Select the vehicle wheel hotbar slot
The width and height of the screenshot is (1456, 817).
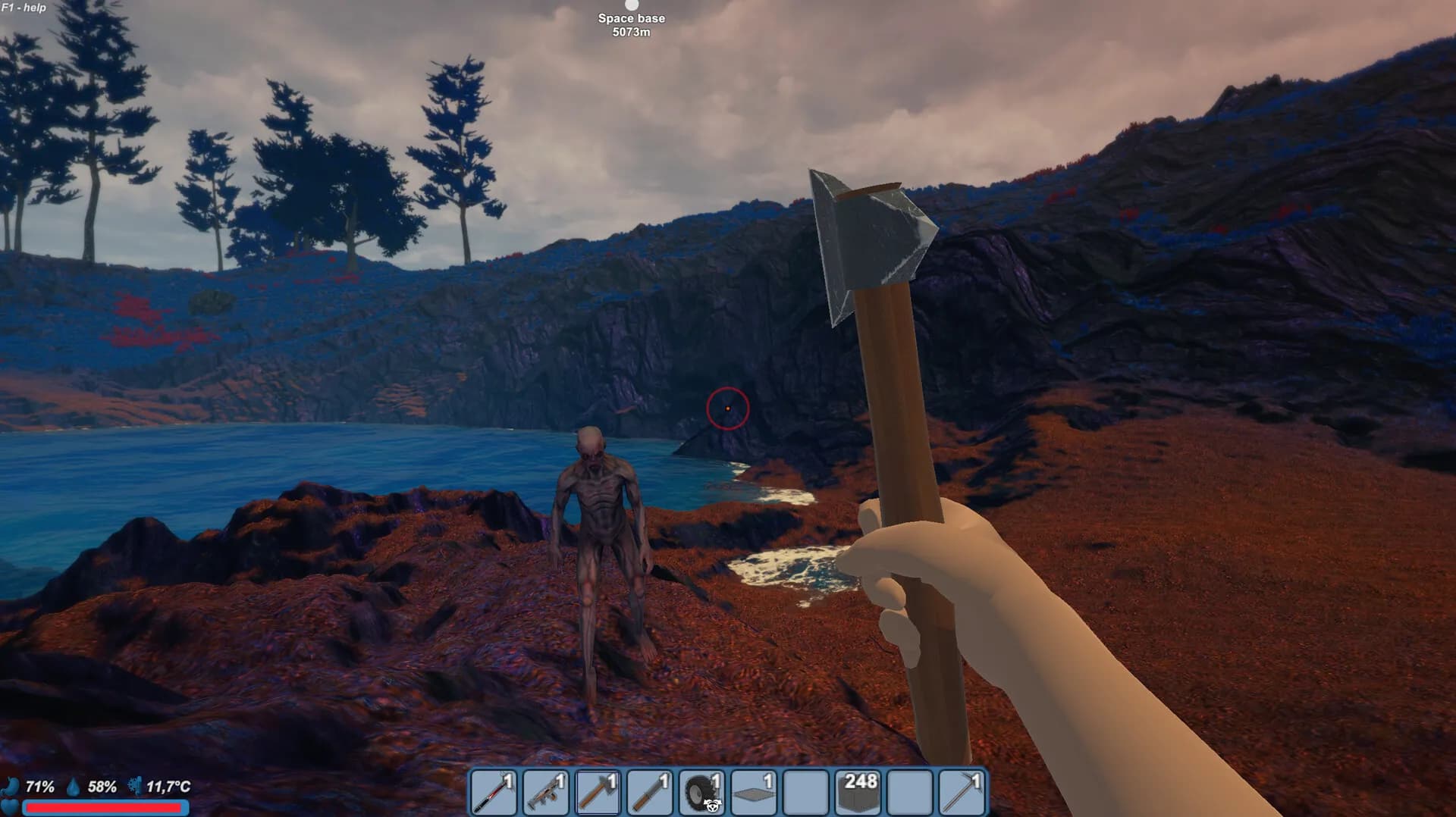[701, 793]
